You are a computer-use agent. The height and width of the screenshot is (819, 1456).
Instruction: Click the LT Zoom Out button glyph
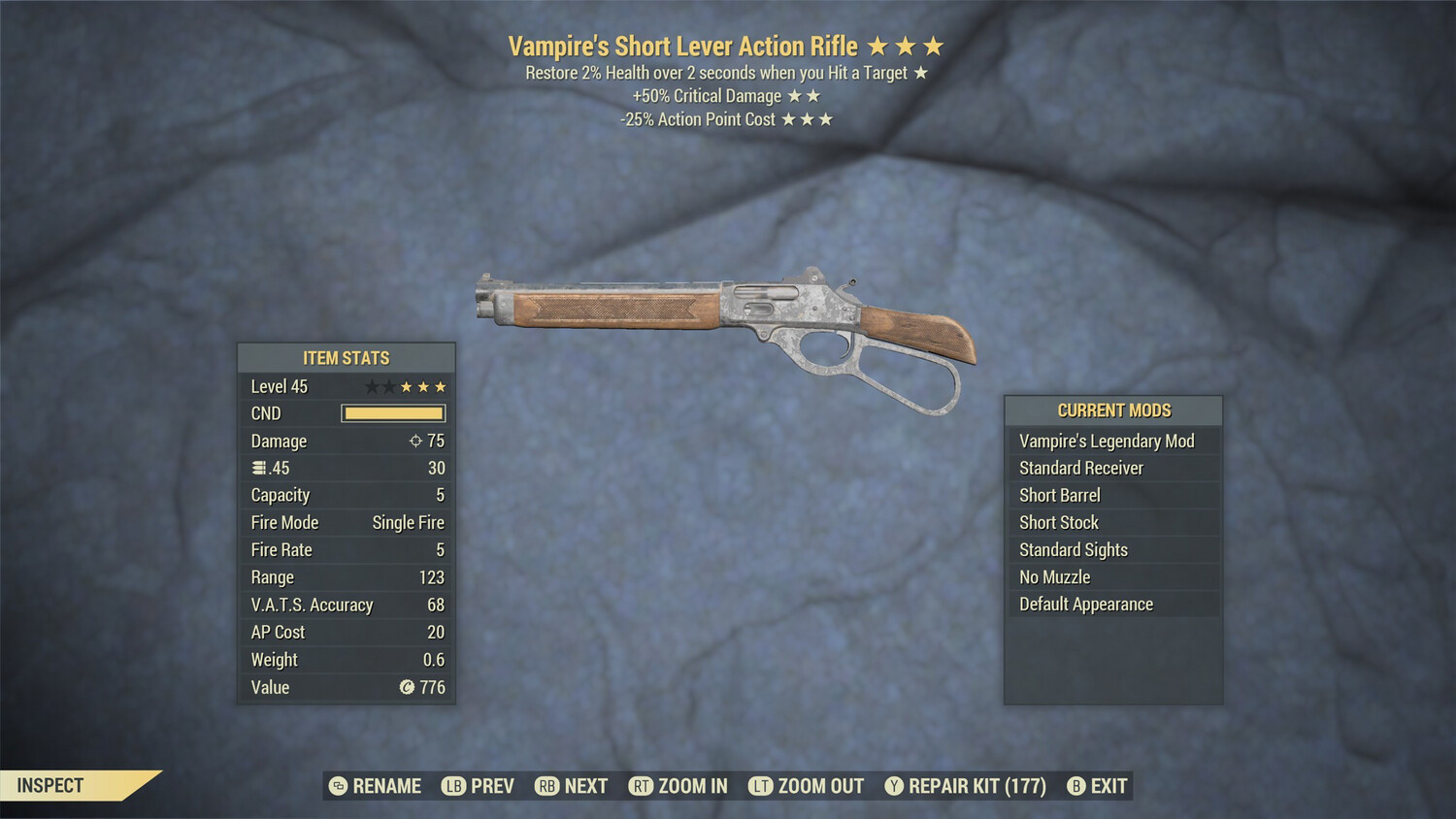point(761,786)
